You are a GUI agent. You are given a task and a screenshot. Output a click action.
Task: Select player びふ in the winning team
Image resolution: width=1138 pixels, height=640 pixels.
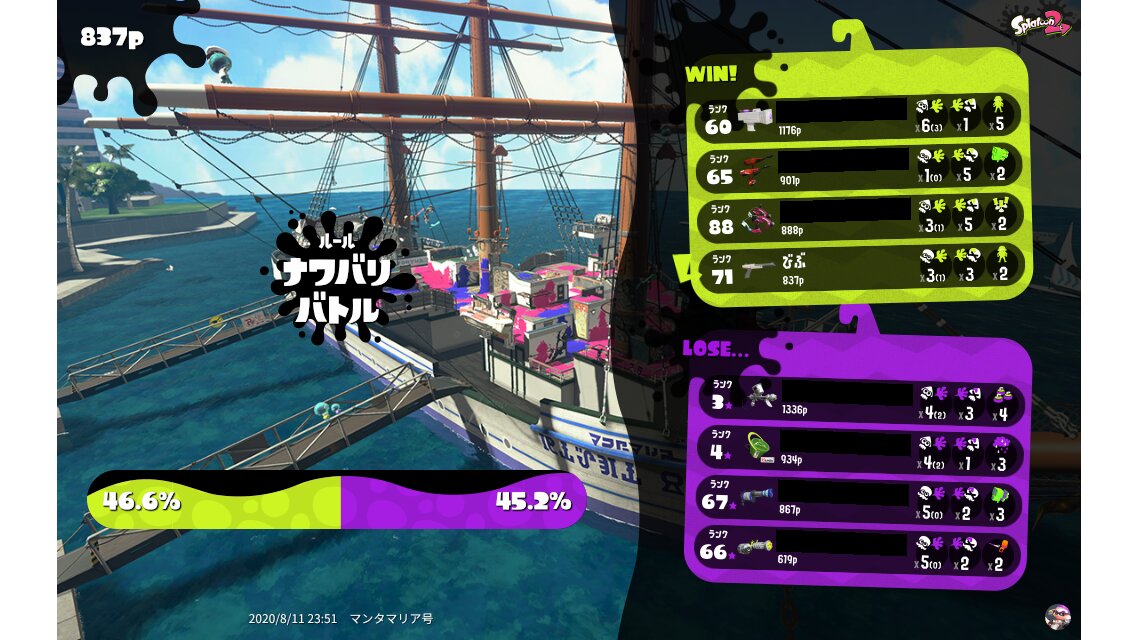point(860,267)
